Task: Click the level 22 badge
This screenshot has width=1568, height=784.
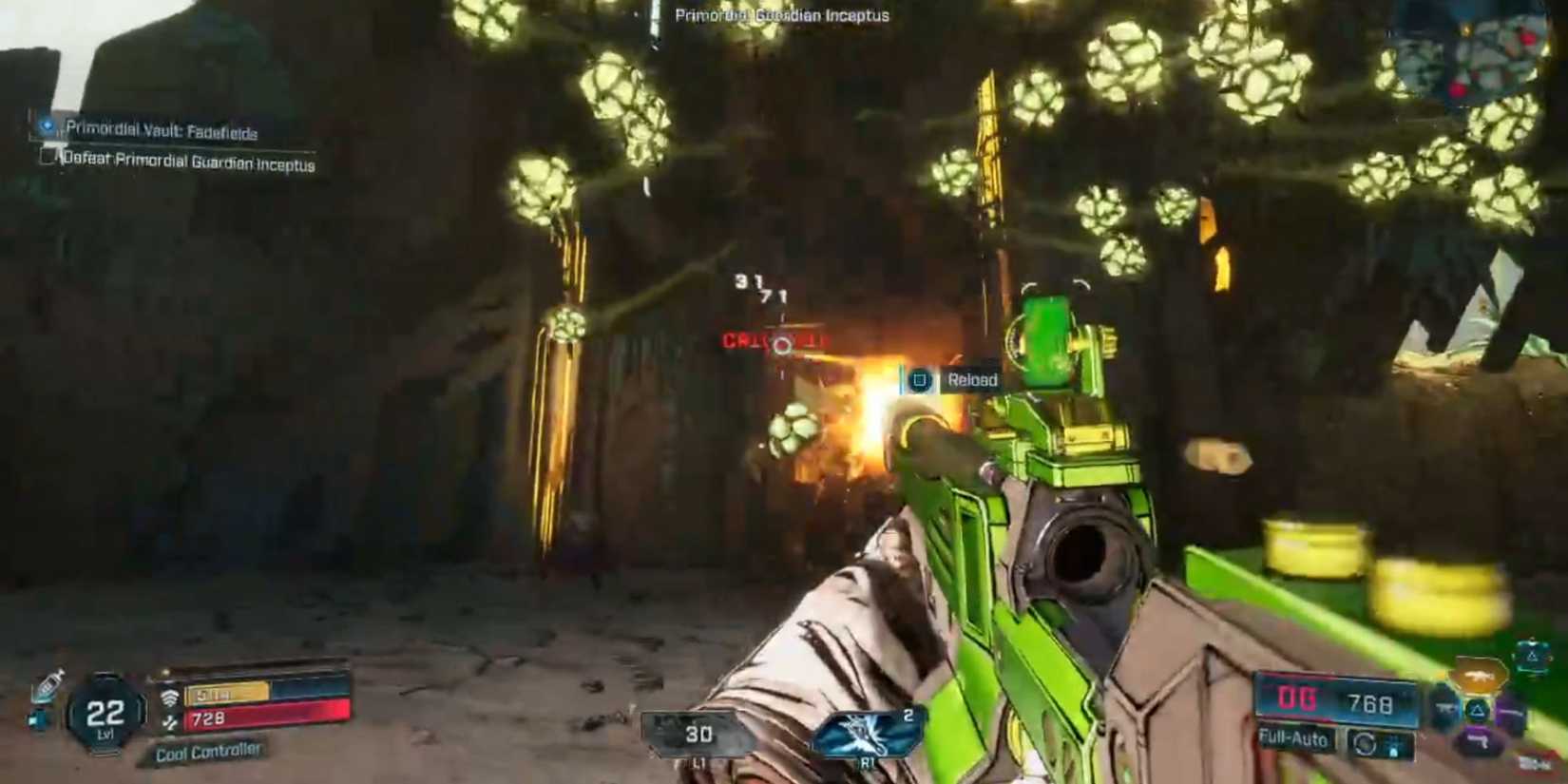Action: 105,711
